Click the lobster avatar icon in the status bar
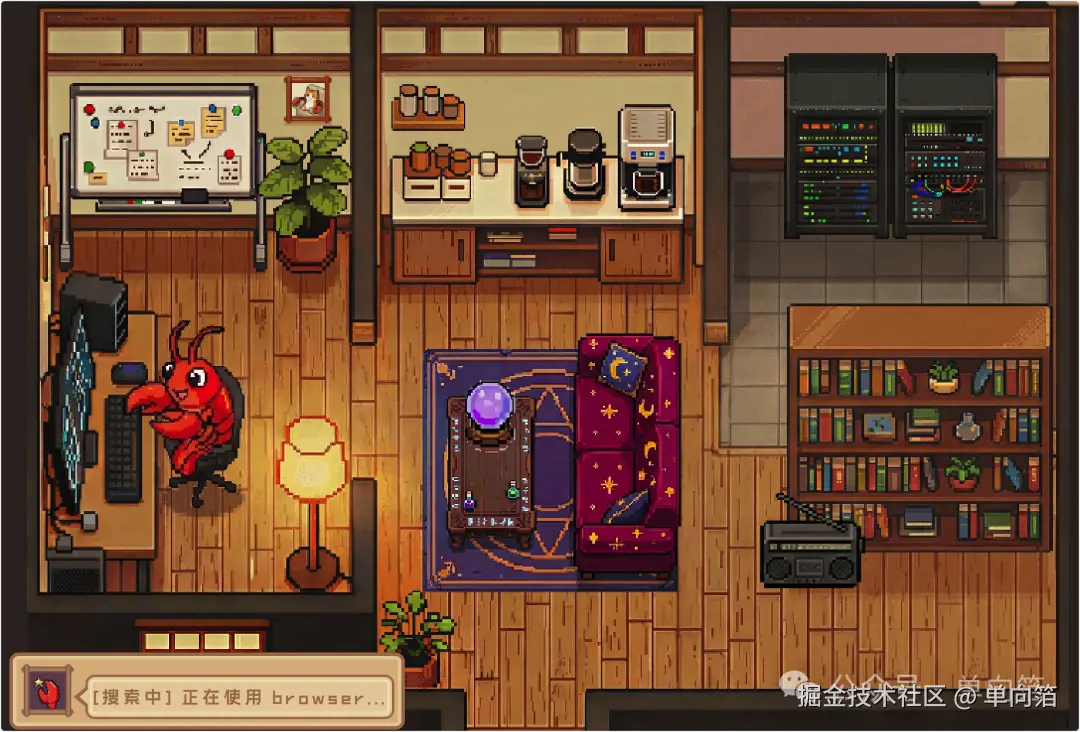This screenshot has height=732, width=1080. (x=47, y=691)
